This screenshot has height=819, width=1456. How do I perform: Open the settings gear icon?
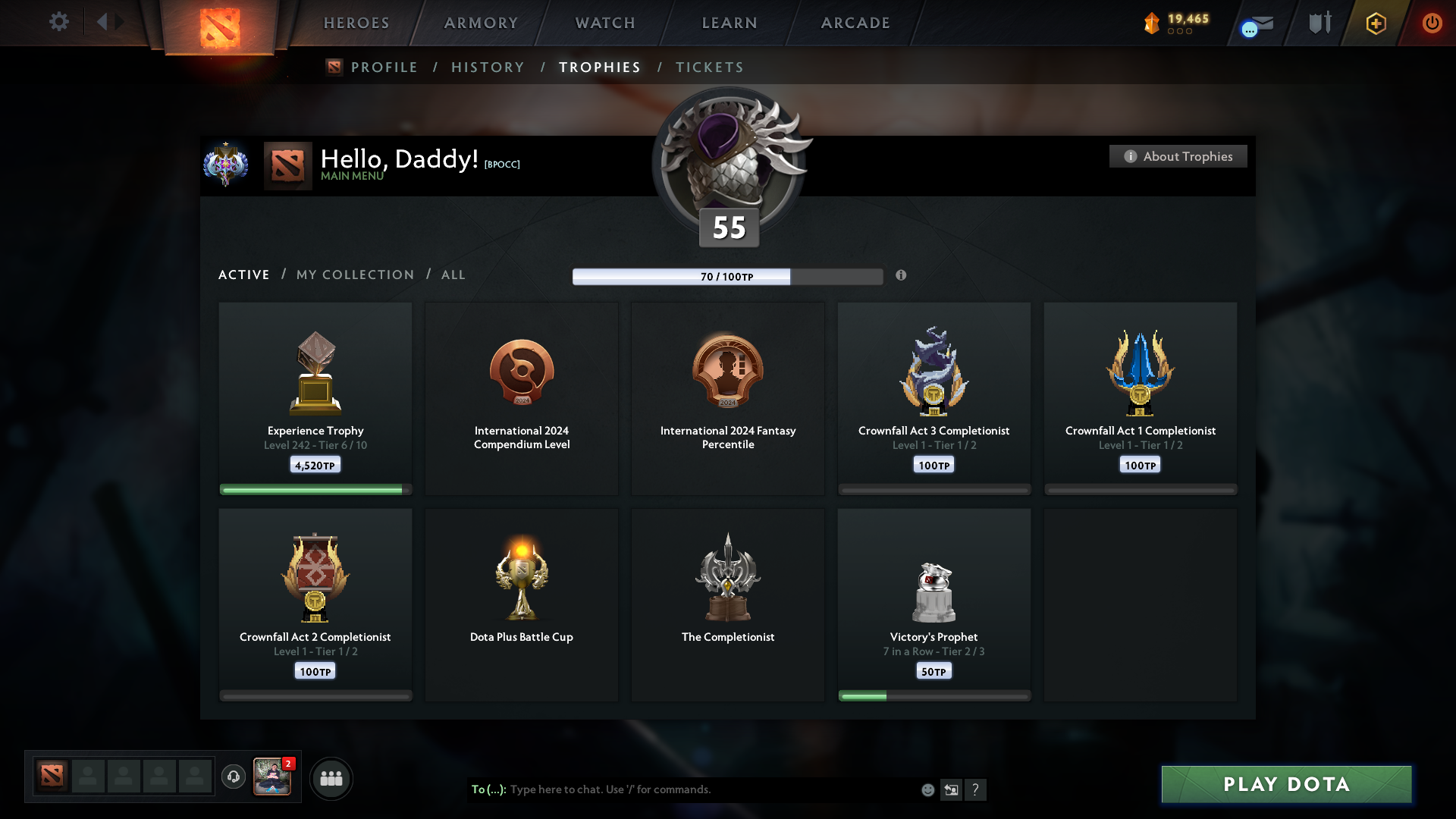59,22
